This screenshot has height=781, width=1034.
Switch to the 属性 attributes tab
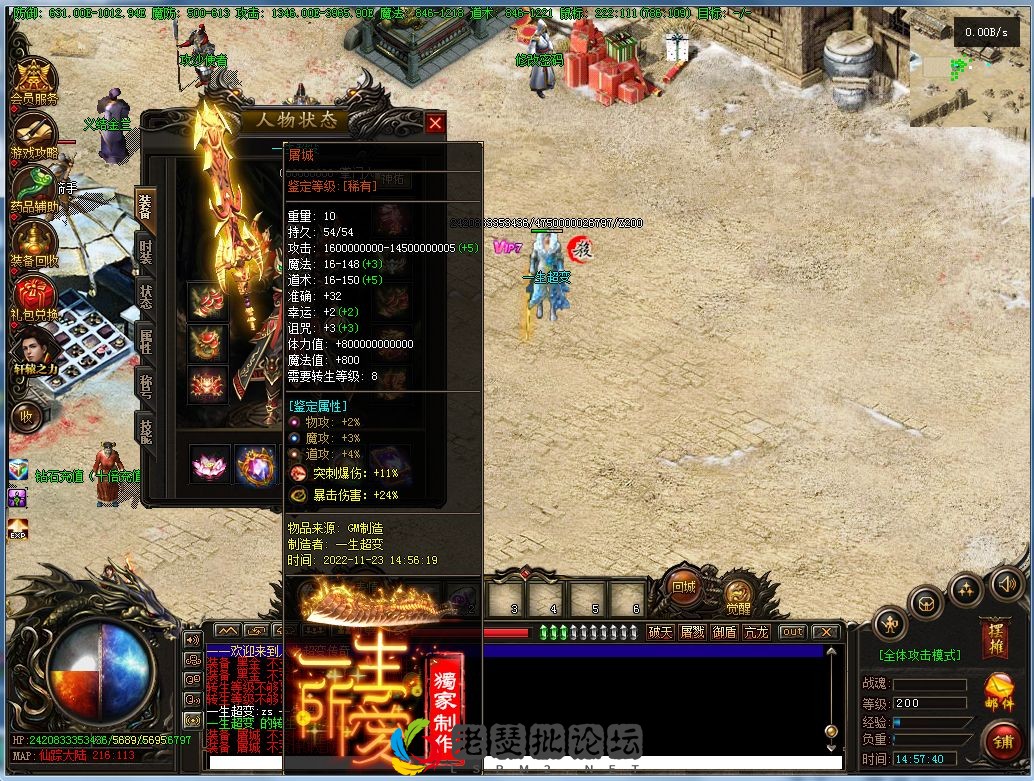coord(146,341)
